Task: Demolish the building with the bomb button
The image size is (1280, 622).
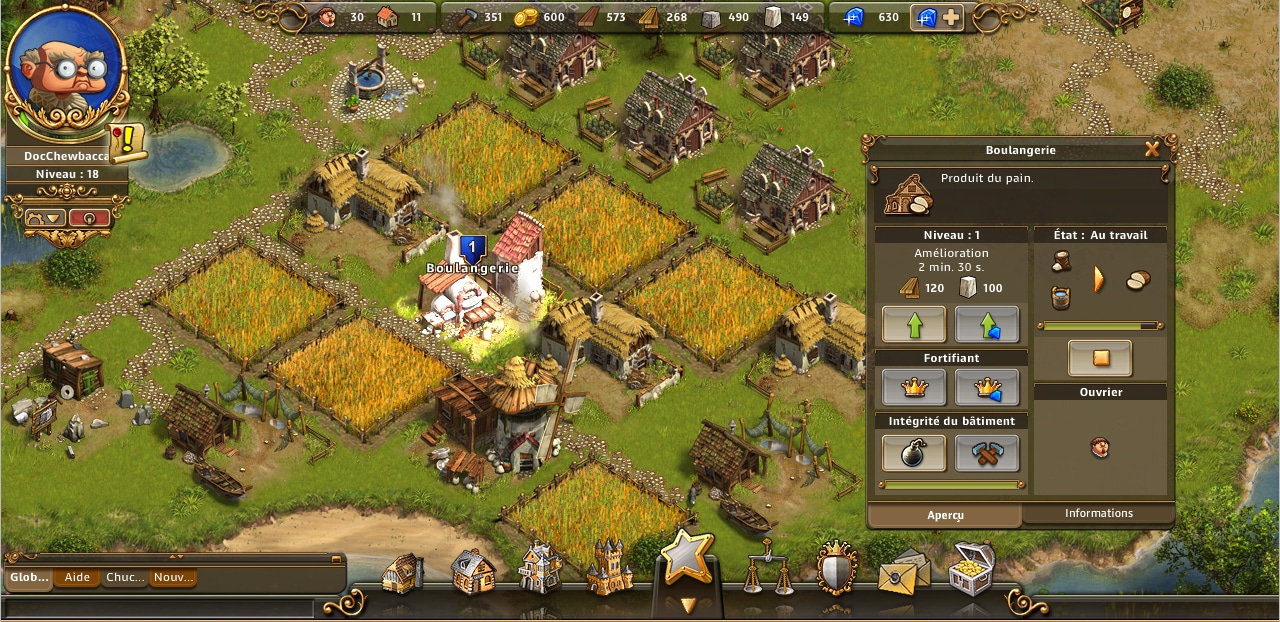Action: point(913,453)
